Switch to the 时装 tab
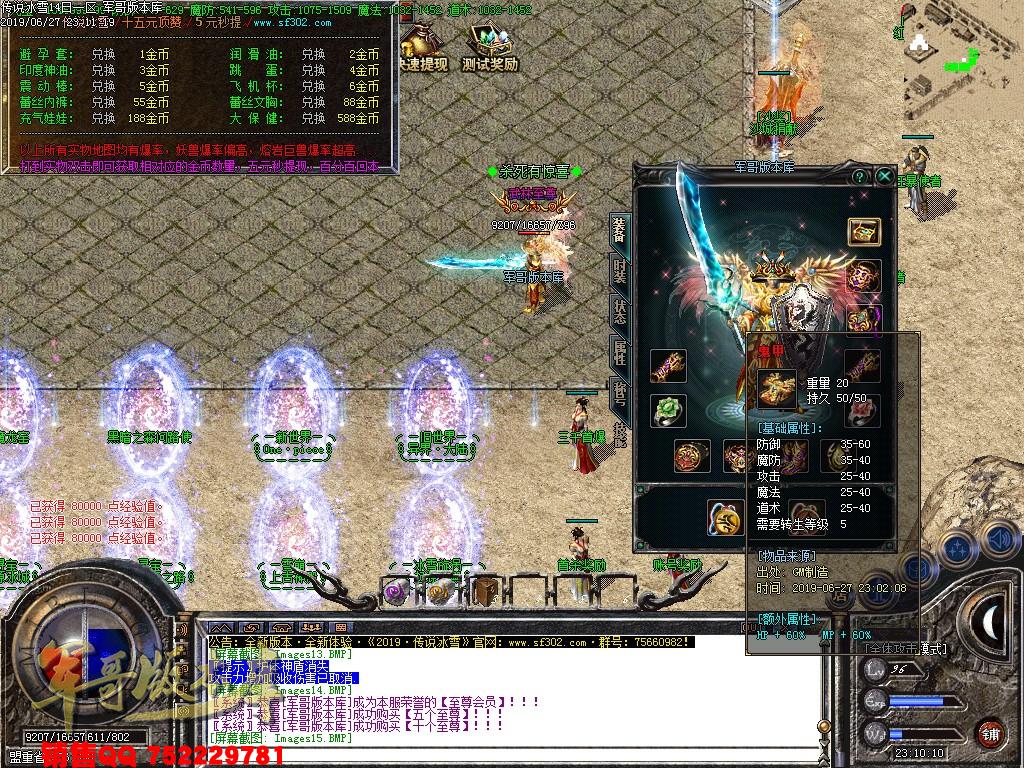The height and width of the screenshot is (768, 1024). coord(620,272)
